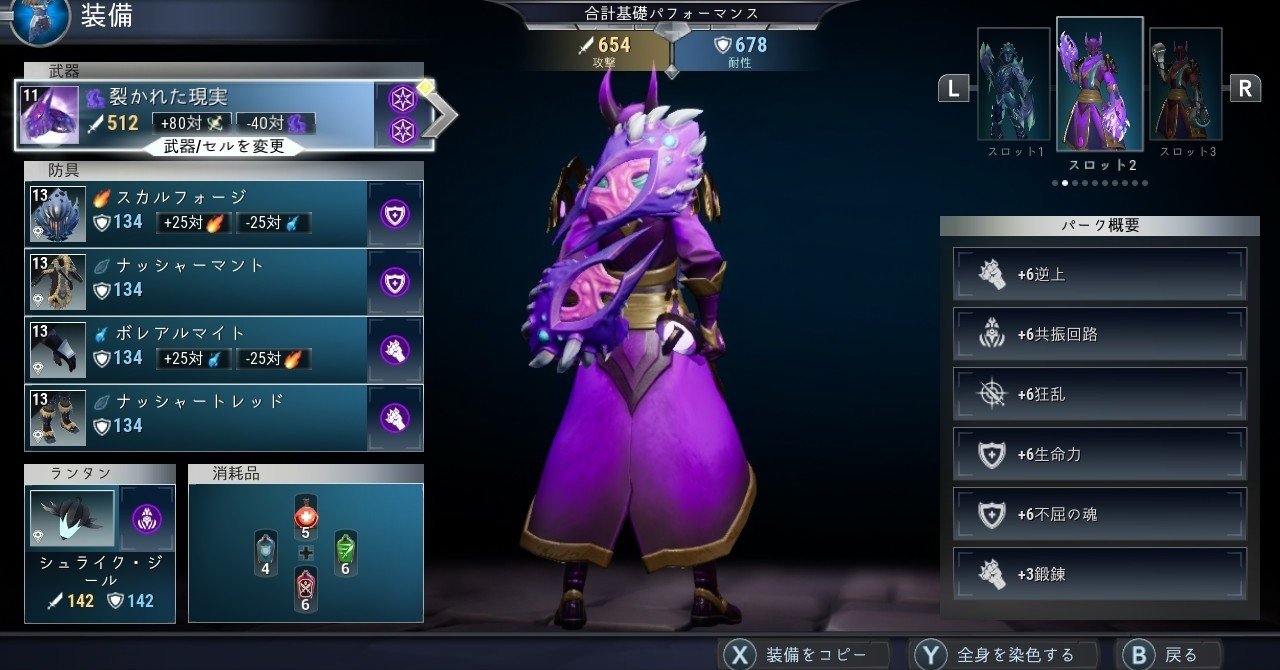
Task: Inspect the +6生命力 perk entry
Action: point(1100,454)
